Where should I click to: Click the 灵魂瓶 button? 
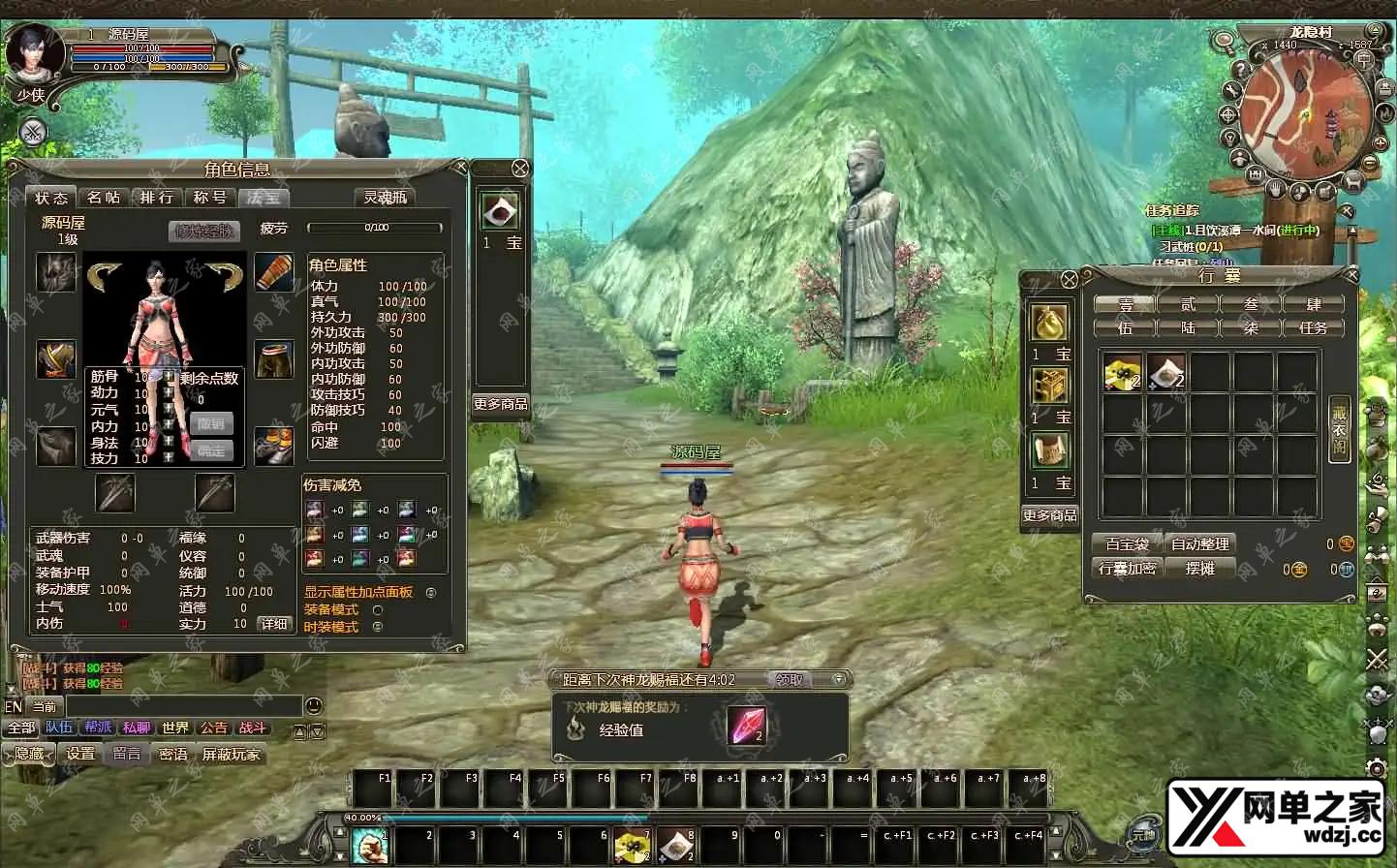click(x=386, y=198)
